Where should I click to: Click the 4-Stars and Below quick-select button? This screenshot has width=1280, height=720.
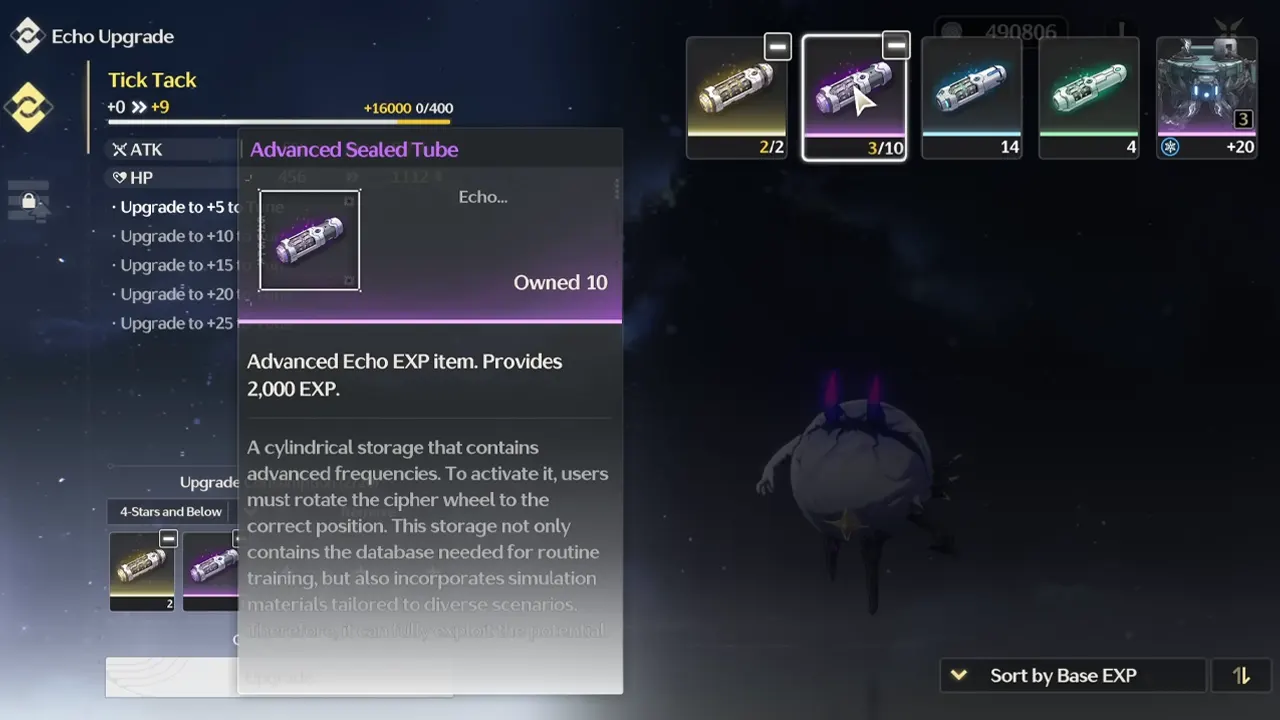(171, 512)
